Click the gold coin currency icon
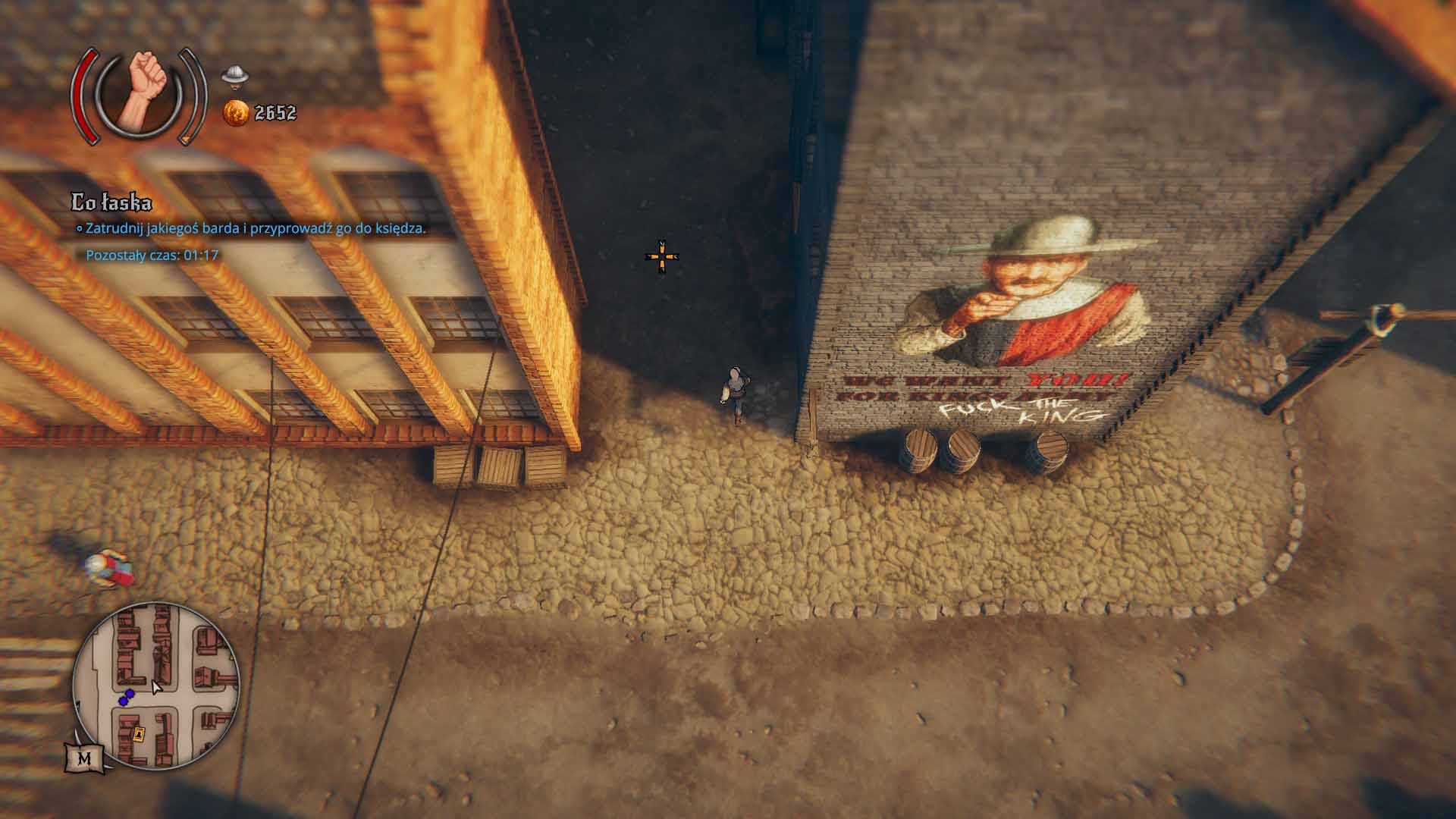Viewport: 1456px width, 819px height. 236,112
